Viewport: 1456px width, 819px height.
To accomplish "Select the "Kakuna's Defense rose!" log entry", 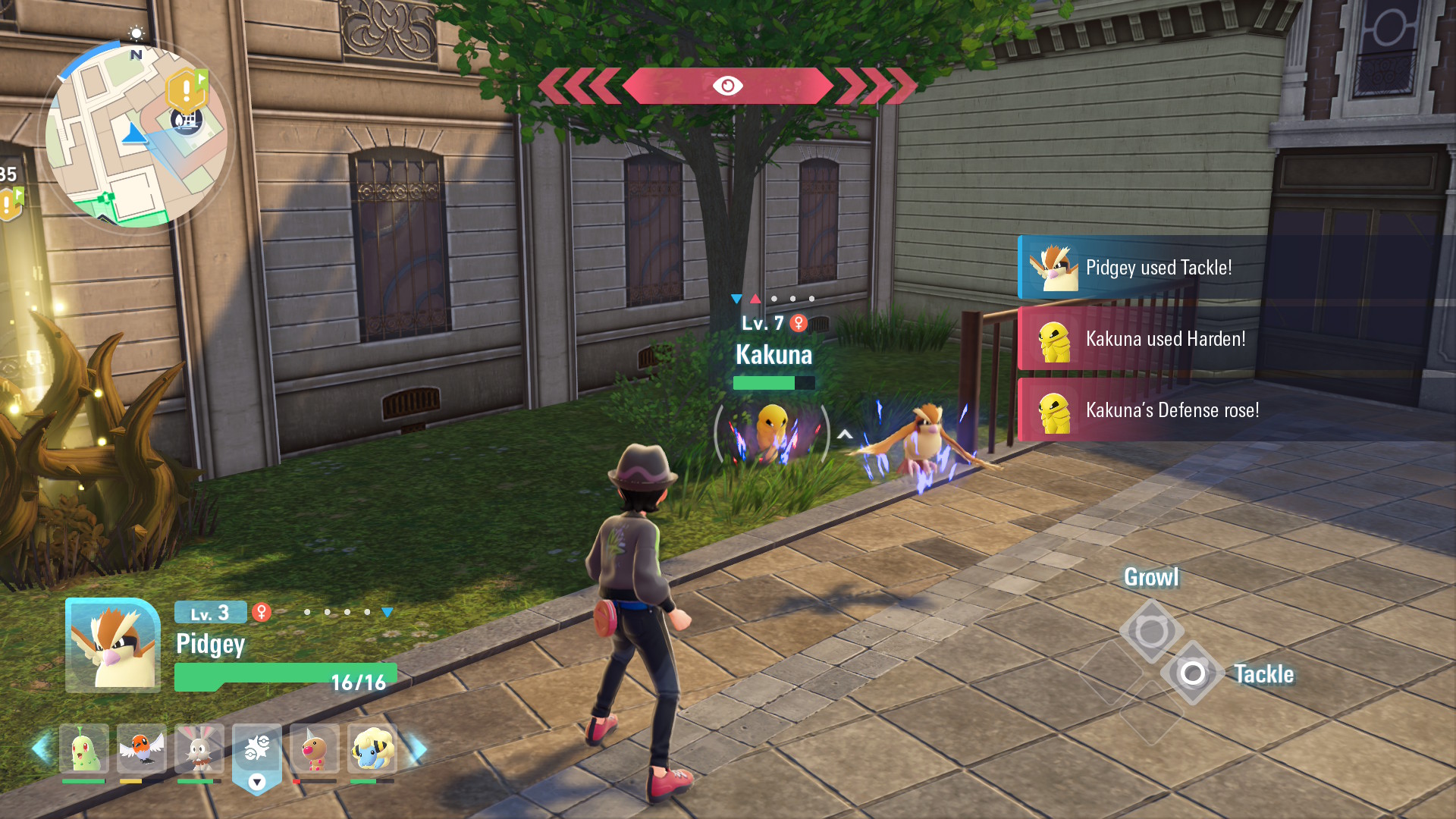I will coord(1172,410).
